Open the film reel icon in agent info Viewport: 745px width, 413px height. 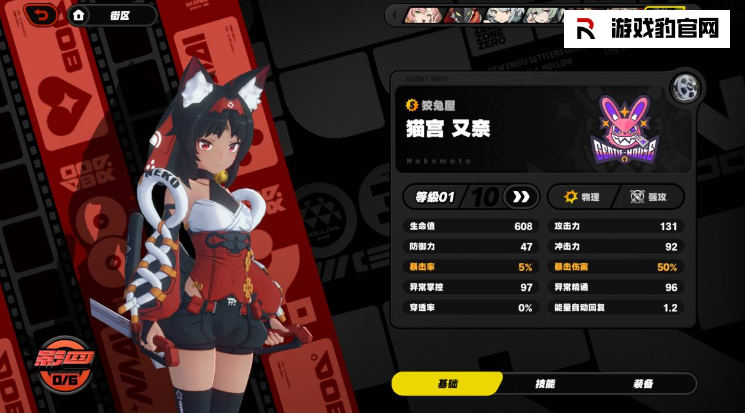685,86
